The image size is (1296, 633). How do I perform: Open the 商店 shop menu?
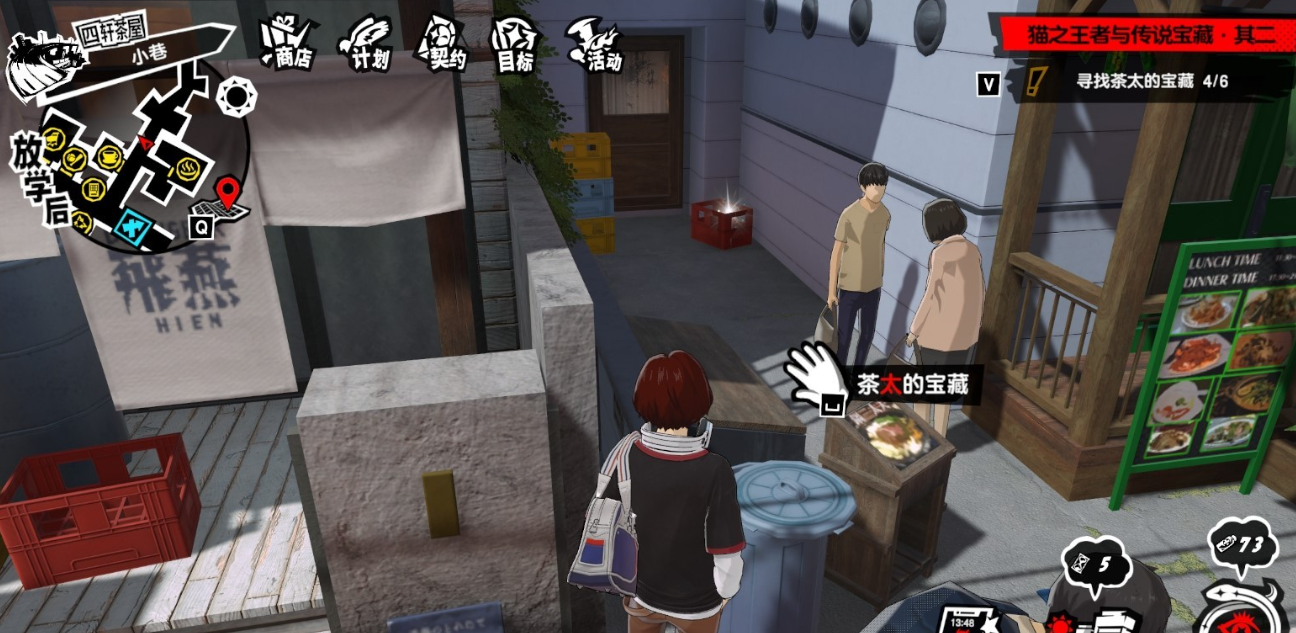click(288, 42)
